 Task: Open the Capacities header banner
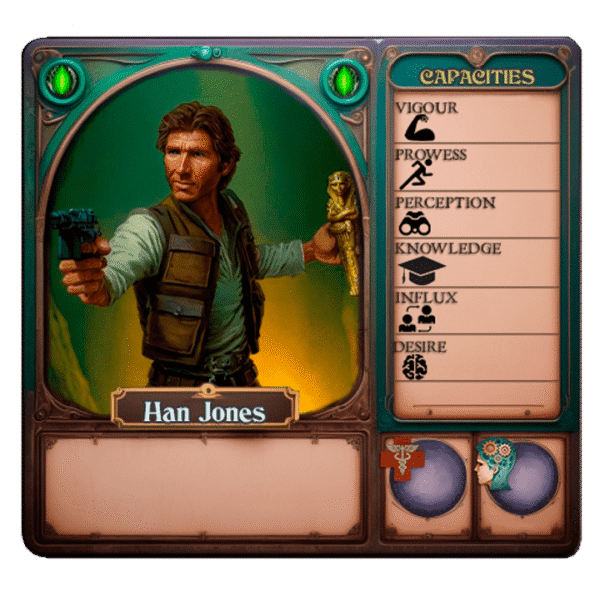477,76
